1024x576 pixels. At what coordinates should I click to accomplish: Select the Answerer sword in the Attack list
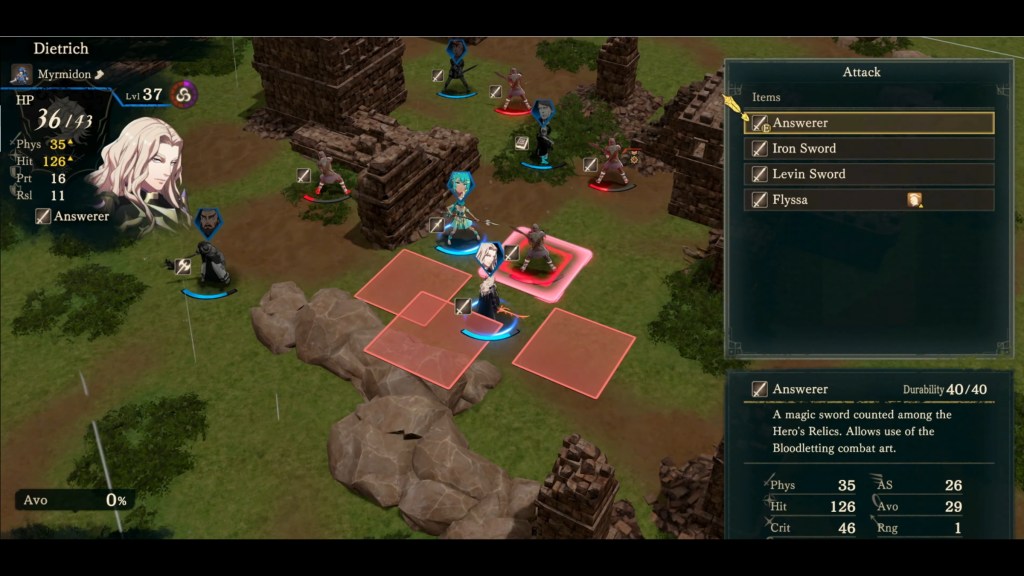tap(870, 123)
